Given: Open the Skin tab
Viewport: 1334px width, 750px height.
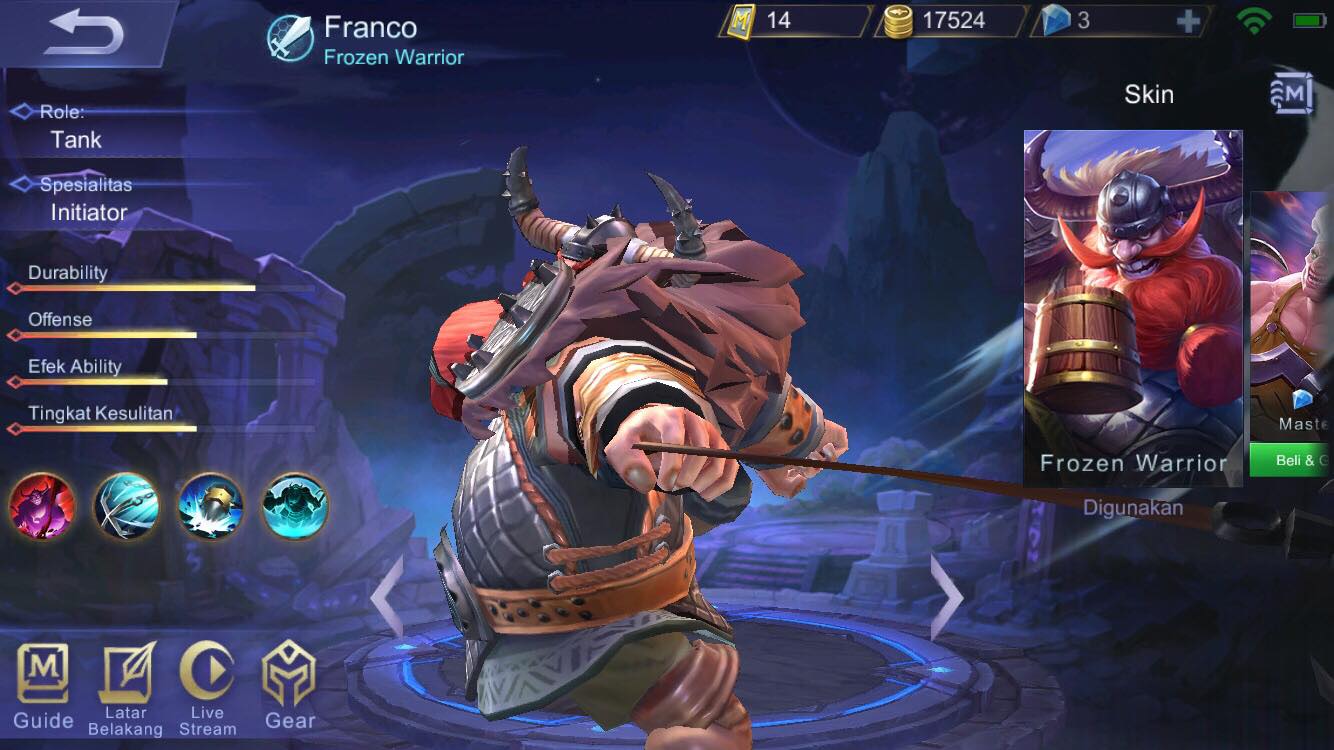Looking at the screenshot, I should point(1148,94).
